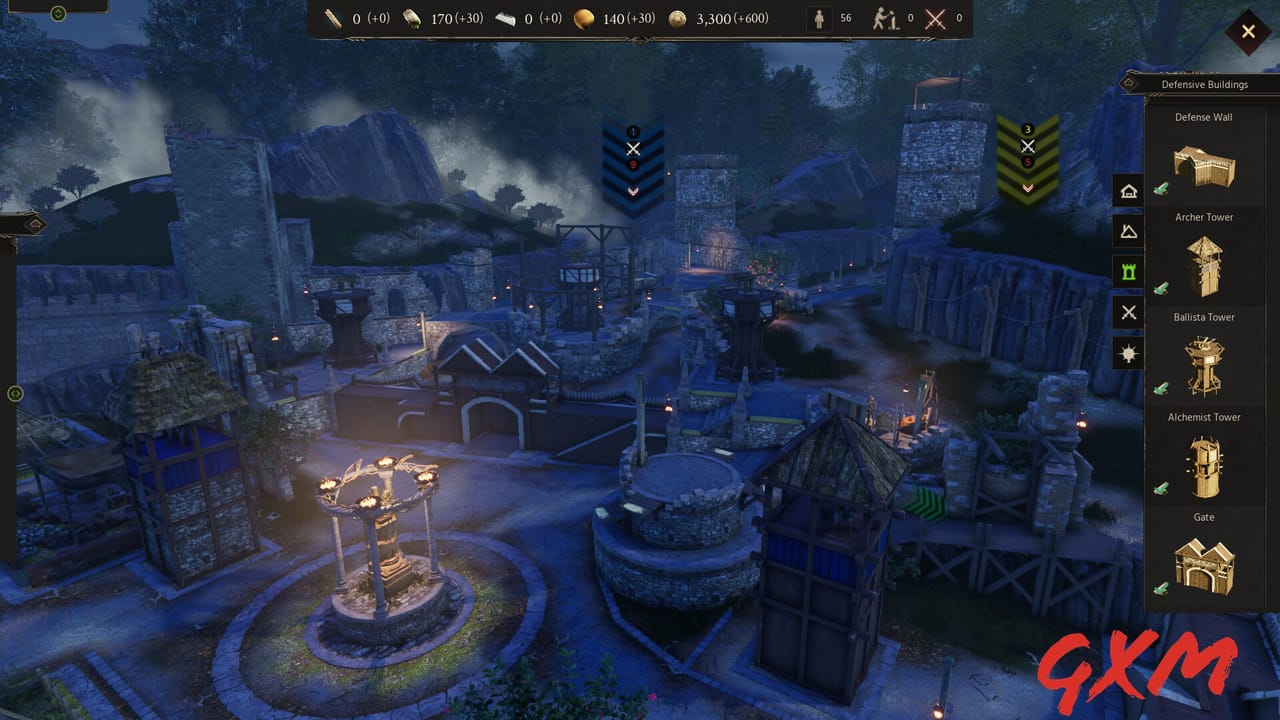This screenshot has width=1280, height=720.
Task: Open the green chevron expander on far left
Action: [x=13, y=394]
